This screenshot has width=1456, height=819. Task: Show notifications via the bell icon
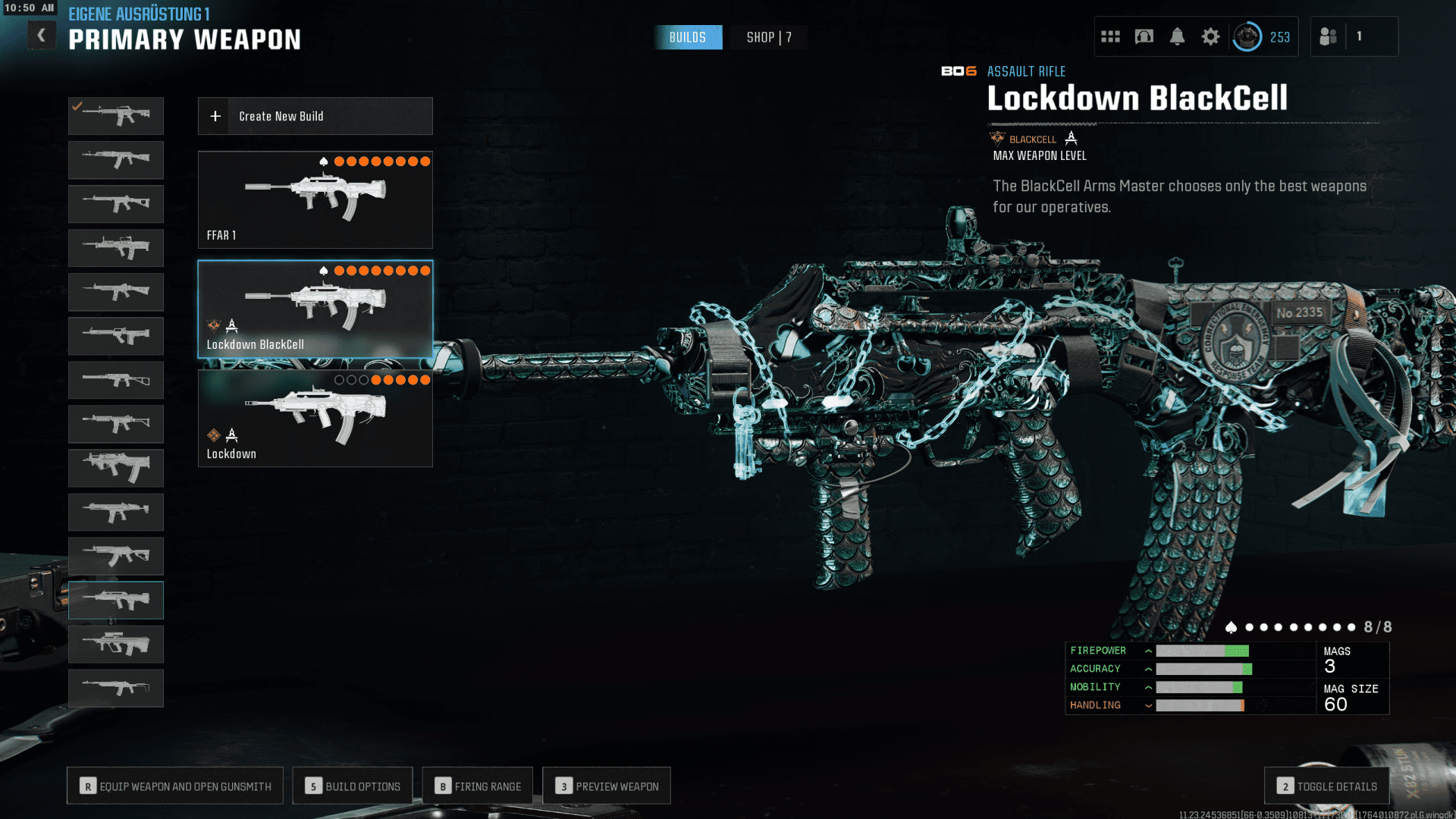(1177, 36)
